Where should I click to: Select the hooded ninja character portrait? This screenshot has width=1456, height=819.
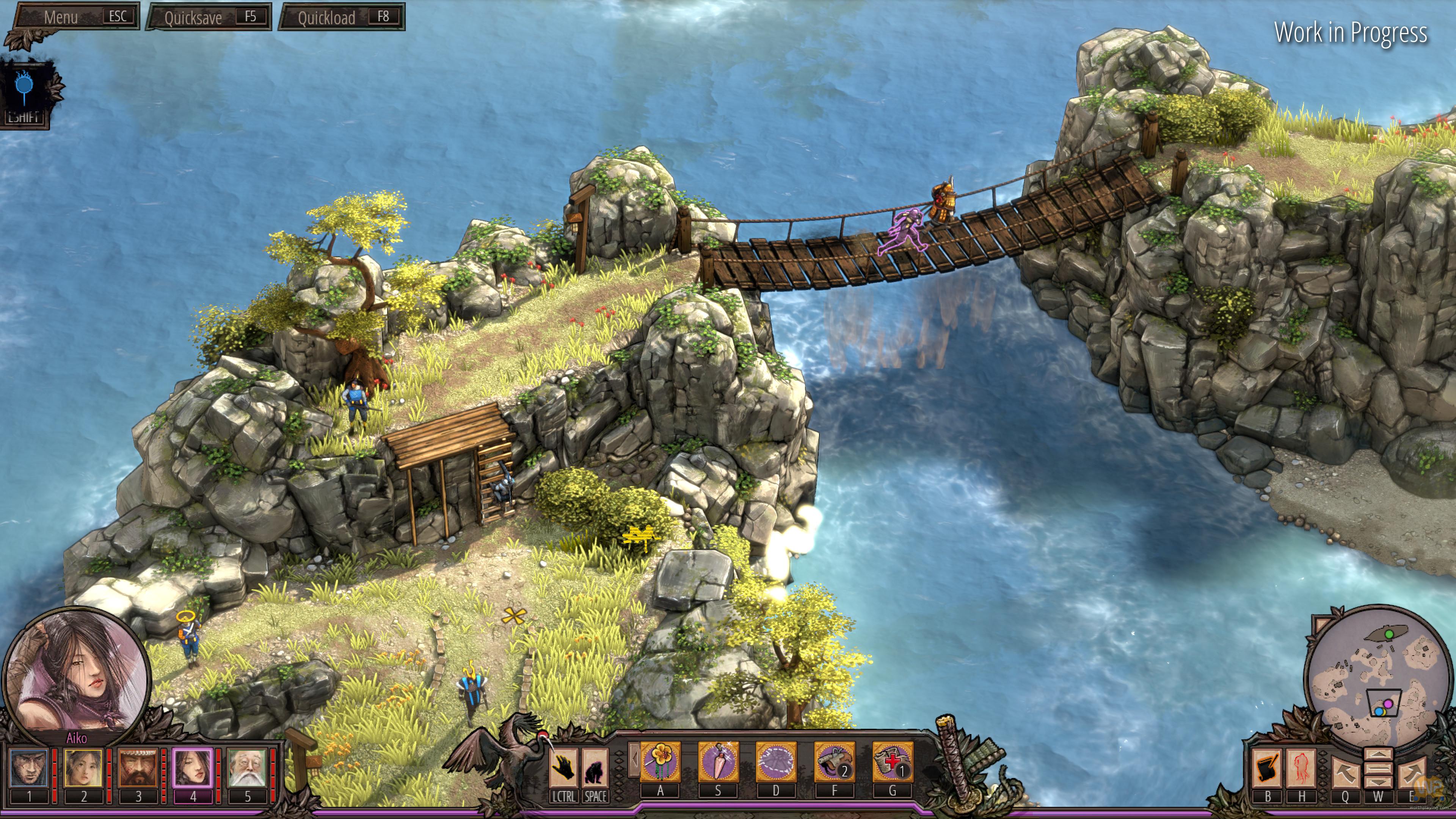point(29,767)
